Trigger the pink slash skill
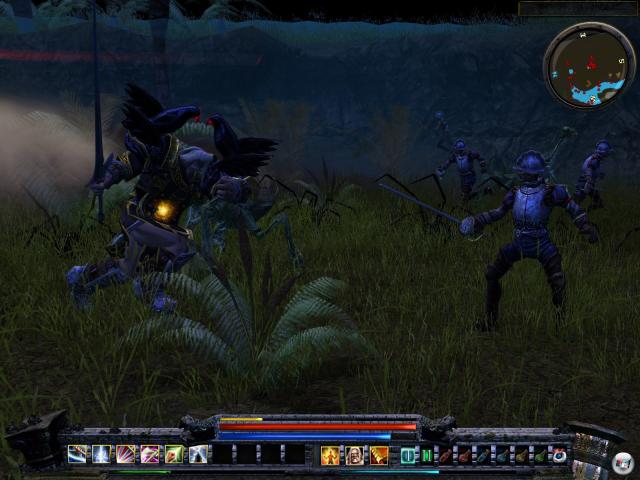The width and height of the screenshot is (640, 480). pyautogui.click(x=149, y=454)
